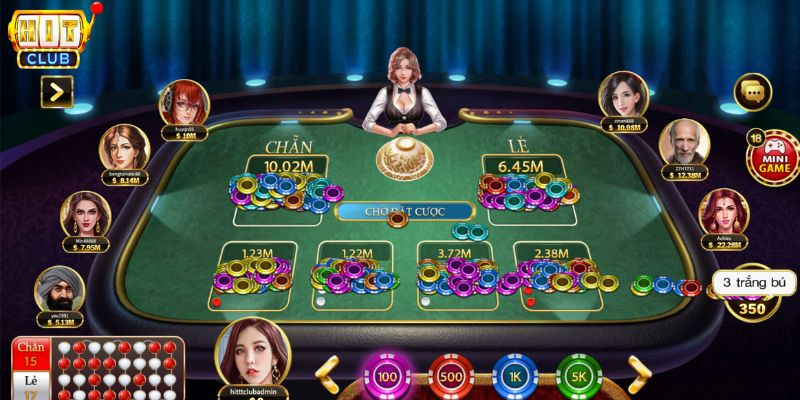Bet on the 1.22M side box
This screenshot has width=800, height=400.
[x=351, y=271]
